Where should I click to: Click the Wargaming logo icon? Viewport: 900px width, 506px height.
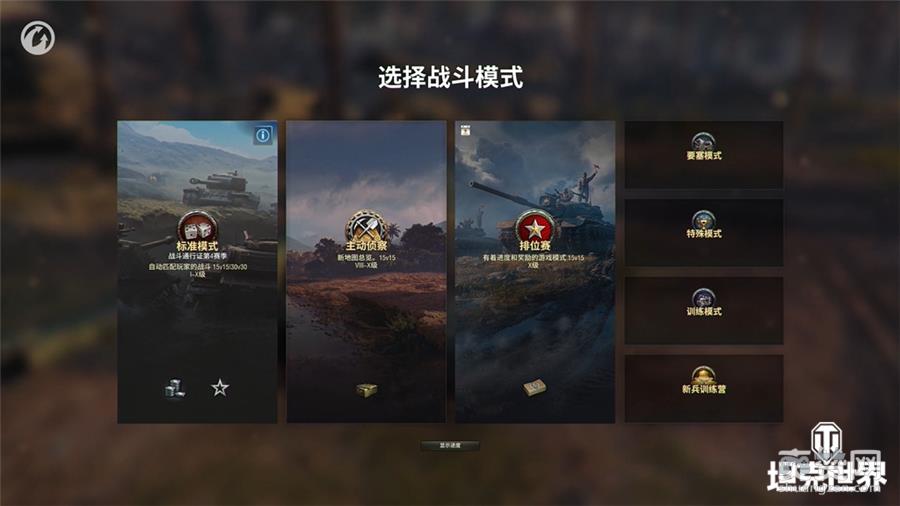point(38,37)
